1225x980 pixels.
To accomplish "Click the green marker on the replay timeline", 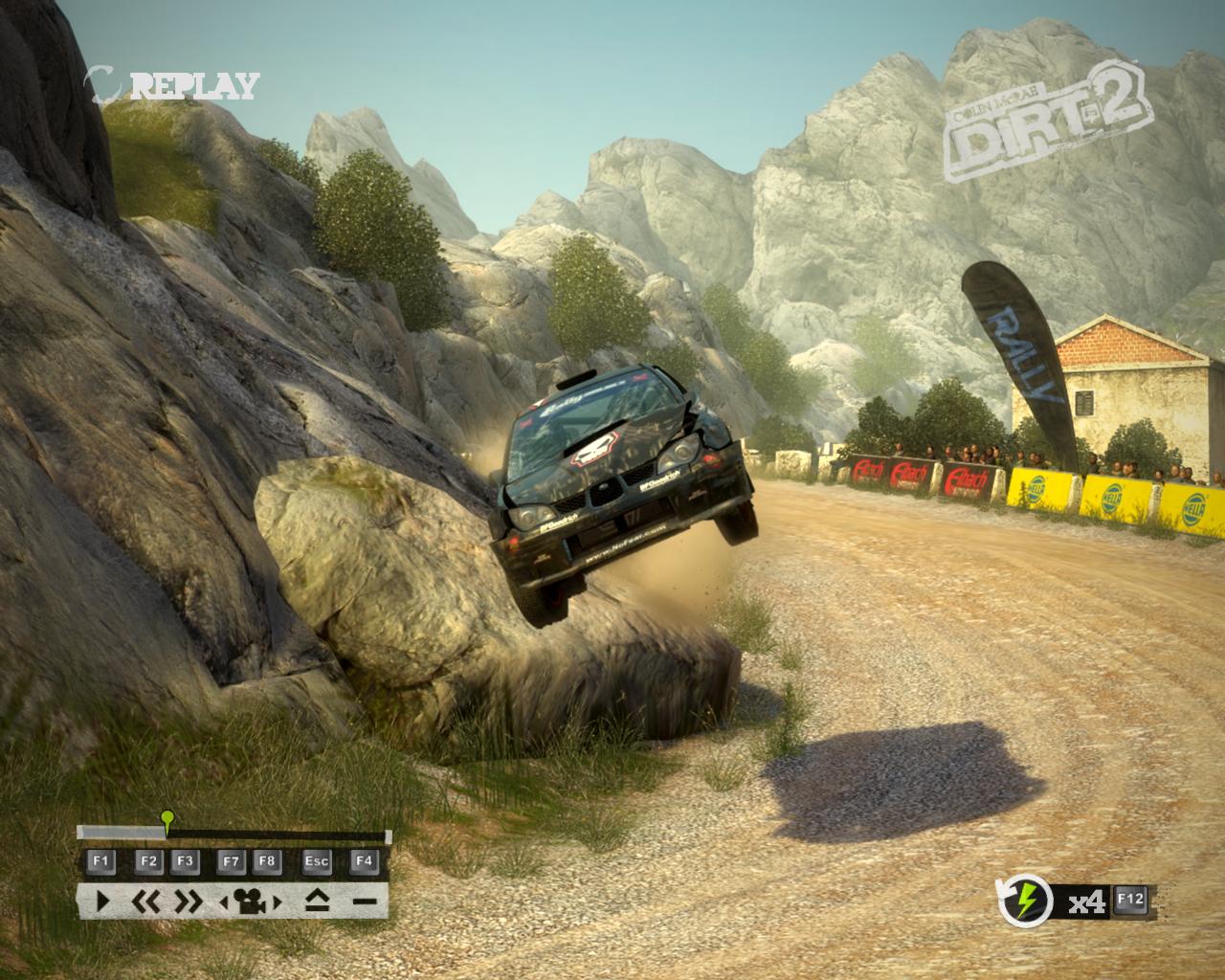I will [x=167, y=817].
